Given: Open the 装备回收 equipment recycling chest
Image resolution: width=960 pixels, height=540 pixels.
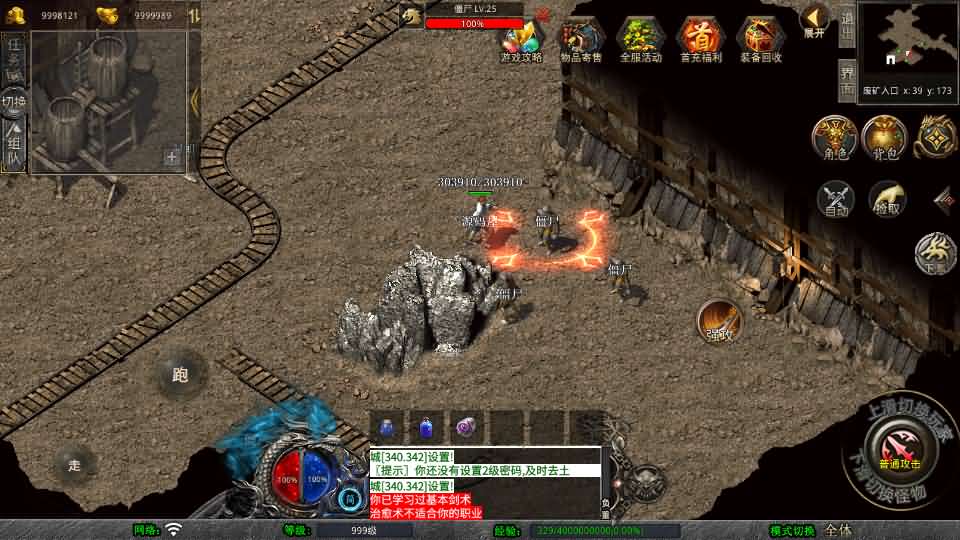Looking at the screenshot, I should [761, 41].
